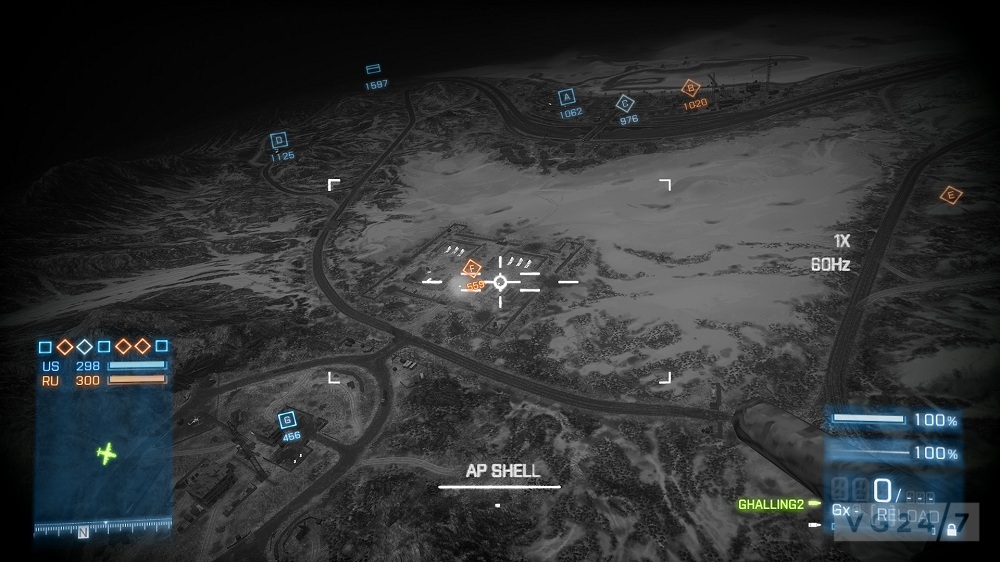
Task: Select the orange objective B marker
Action: (x=691, y=88)
